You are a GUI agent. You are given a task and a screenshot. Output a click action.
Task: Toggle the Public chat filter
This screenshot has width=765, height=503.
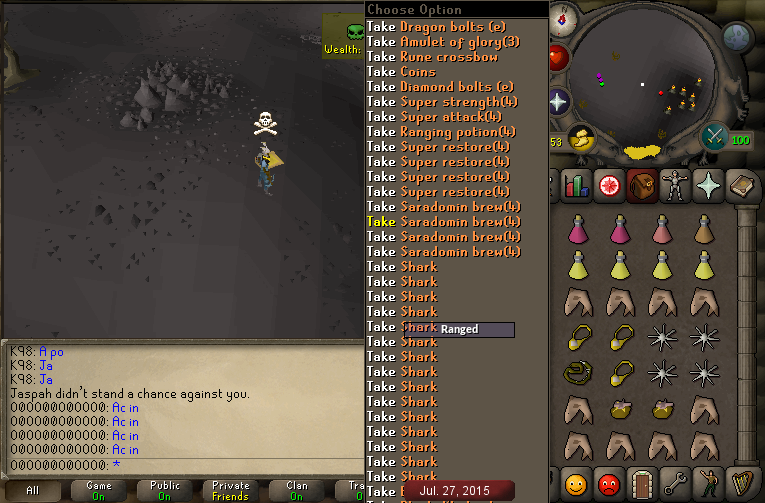pyautogui.click(x=165, y=490)
